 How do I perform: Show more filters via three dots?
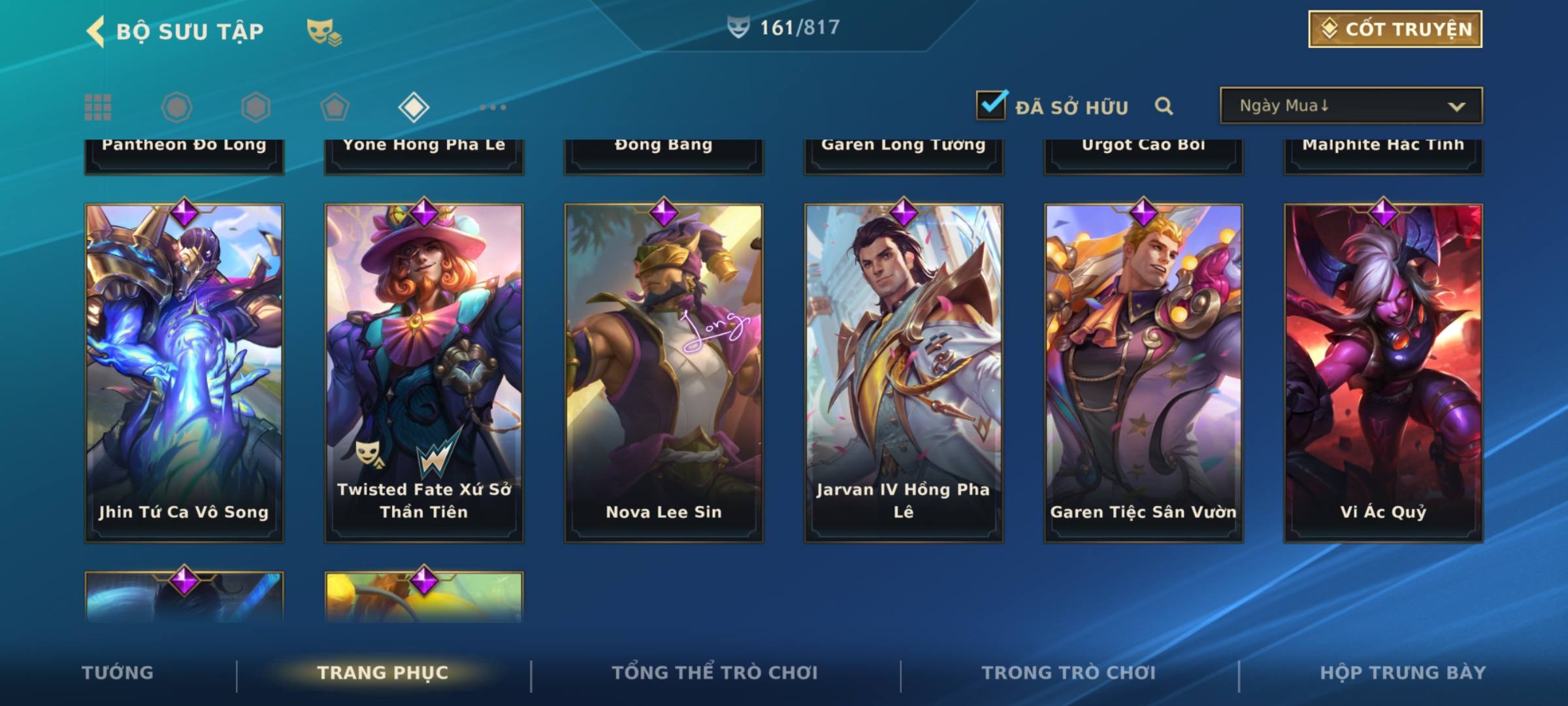click(x=493, y=107)
